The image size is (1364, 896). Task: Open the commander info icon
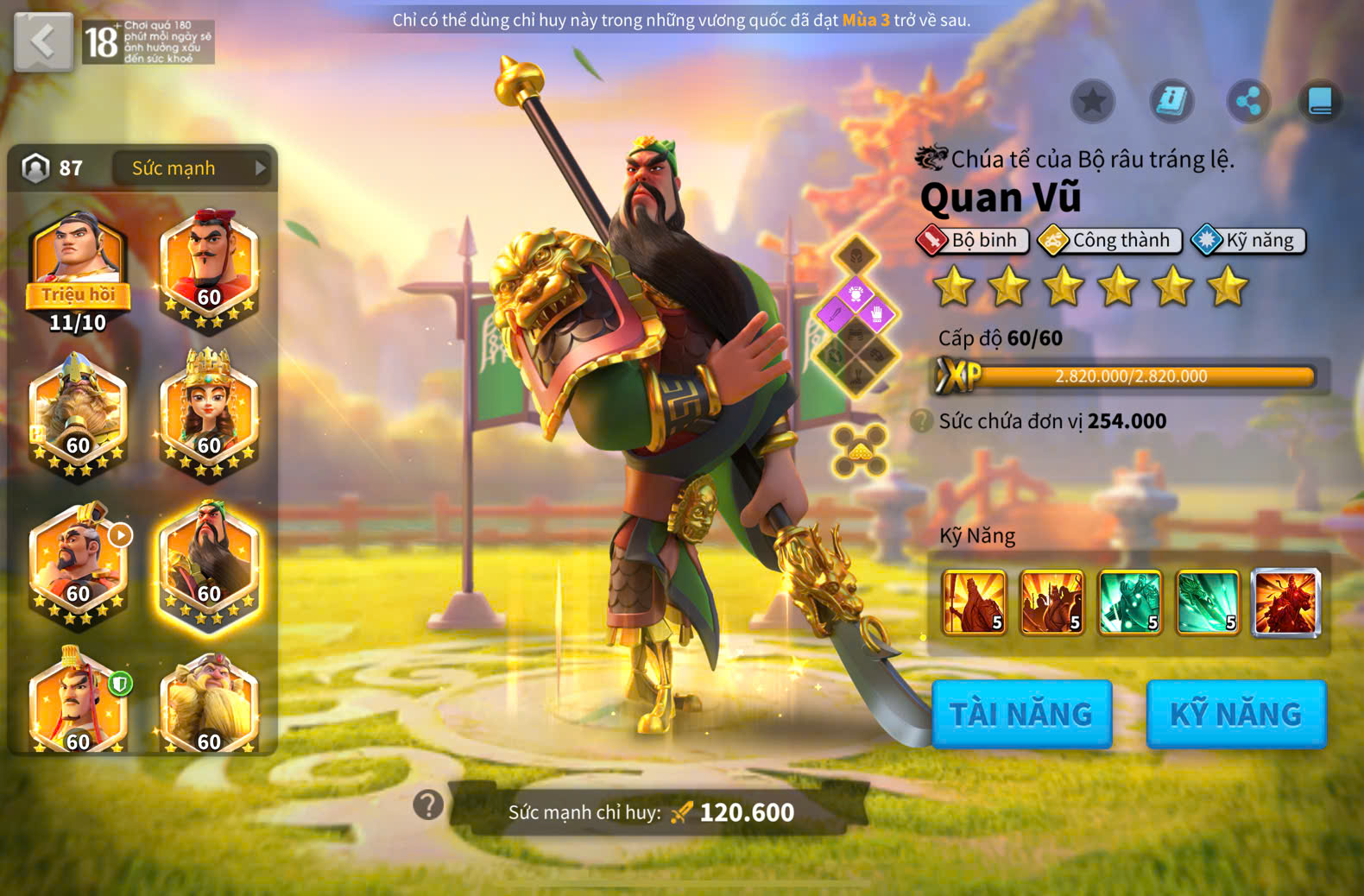pos(1171,102)
